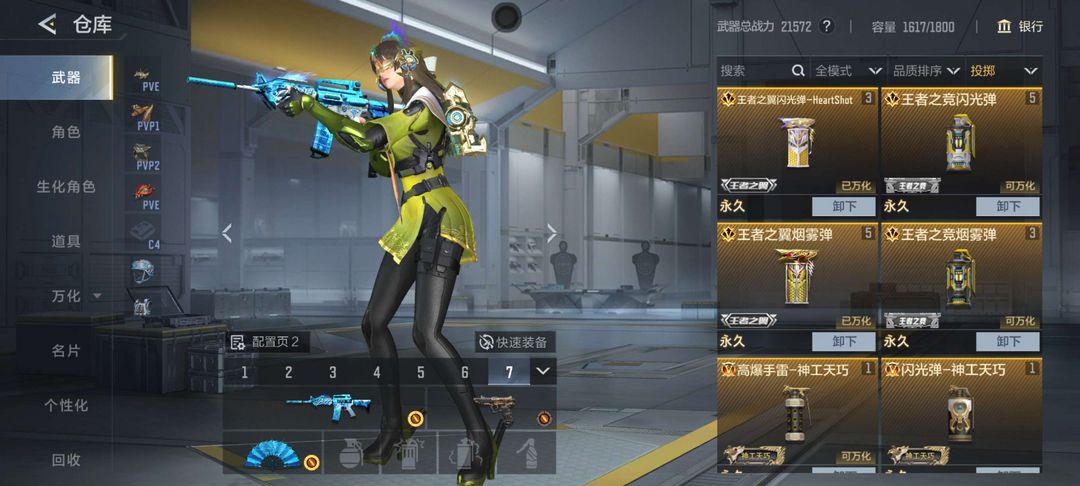Open the 名片 section
1080x486 pixels.
[66, 351]
